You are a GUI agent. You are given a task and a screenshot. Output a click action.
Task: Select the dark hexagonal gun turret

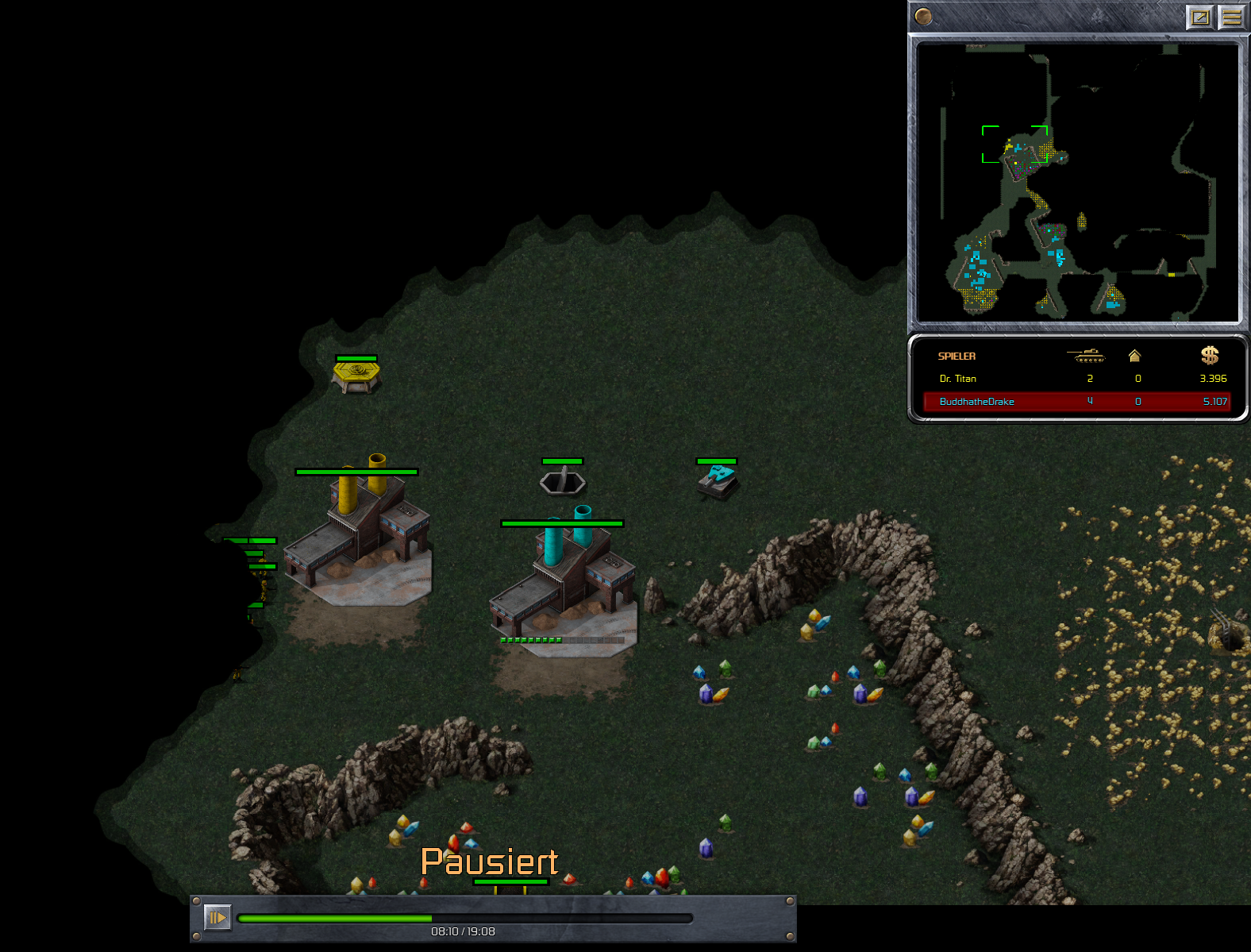[x=563, y=481]
